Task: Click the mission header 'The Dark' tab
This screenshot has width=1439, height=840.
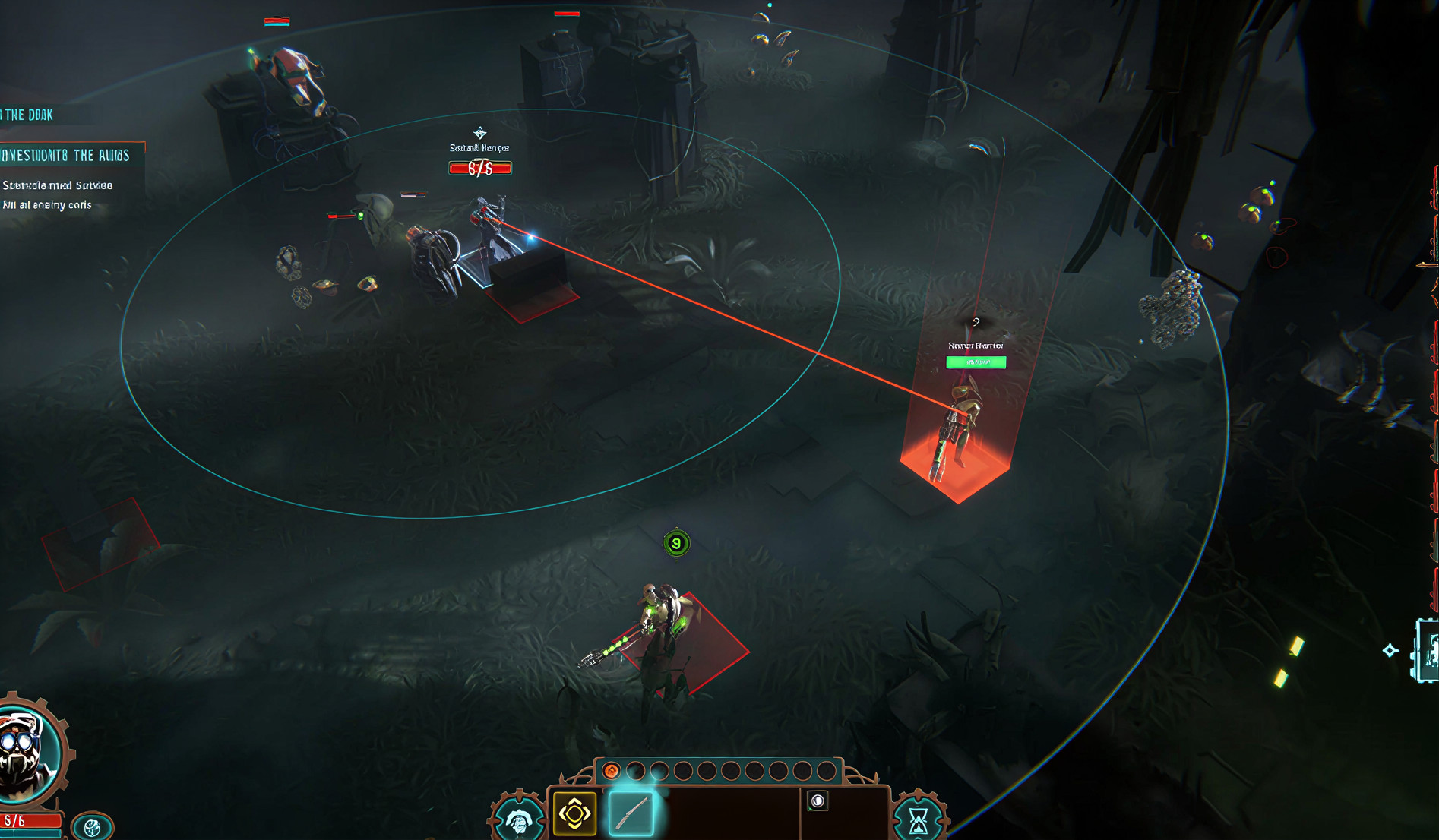Action: [29, 115]
